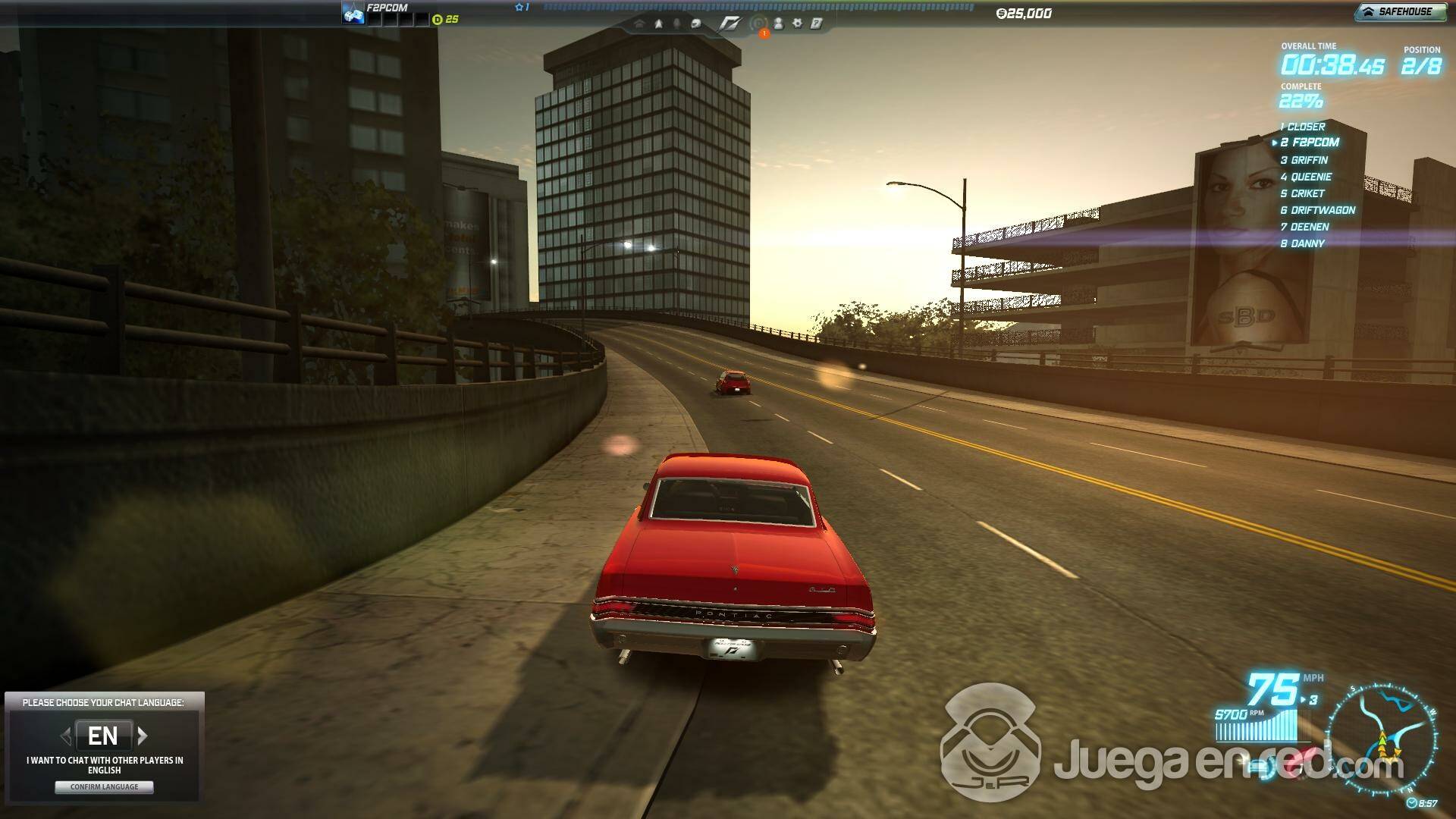Screen dimensions: 1456x819
Task: Open the friends list person icon
Action: pos(778,24)
